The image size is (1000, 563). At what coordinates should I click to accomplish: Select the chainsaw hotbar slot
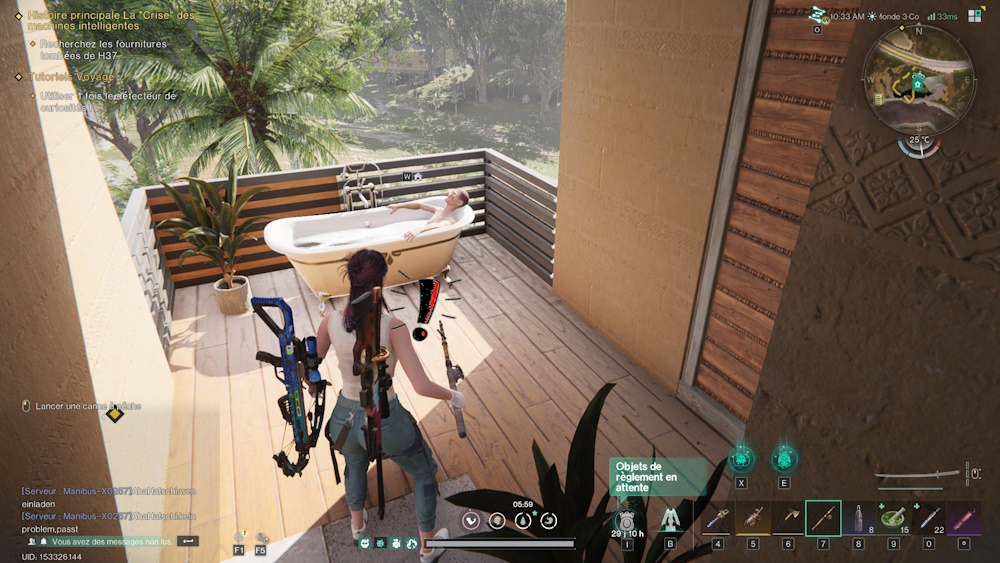point(718,519)
